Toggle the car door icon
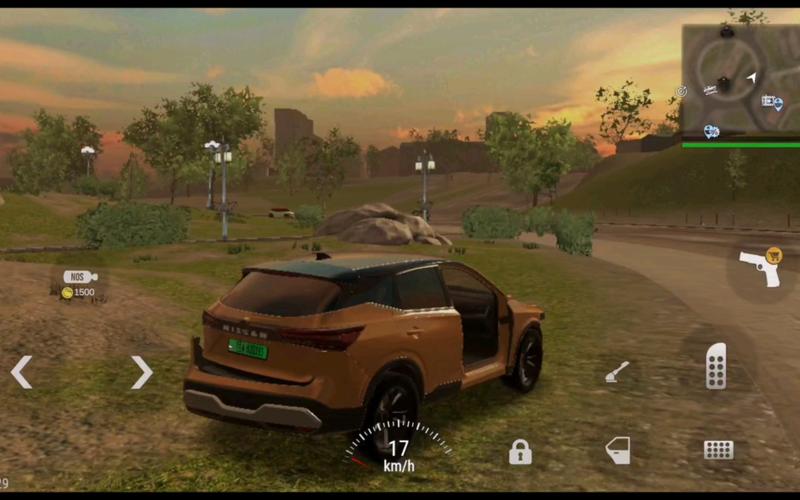This screenshot has width=800, height=500. (618, 451)
